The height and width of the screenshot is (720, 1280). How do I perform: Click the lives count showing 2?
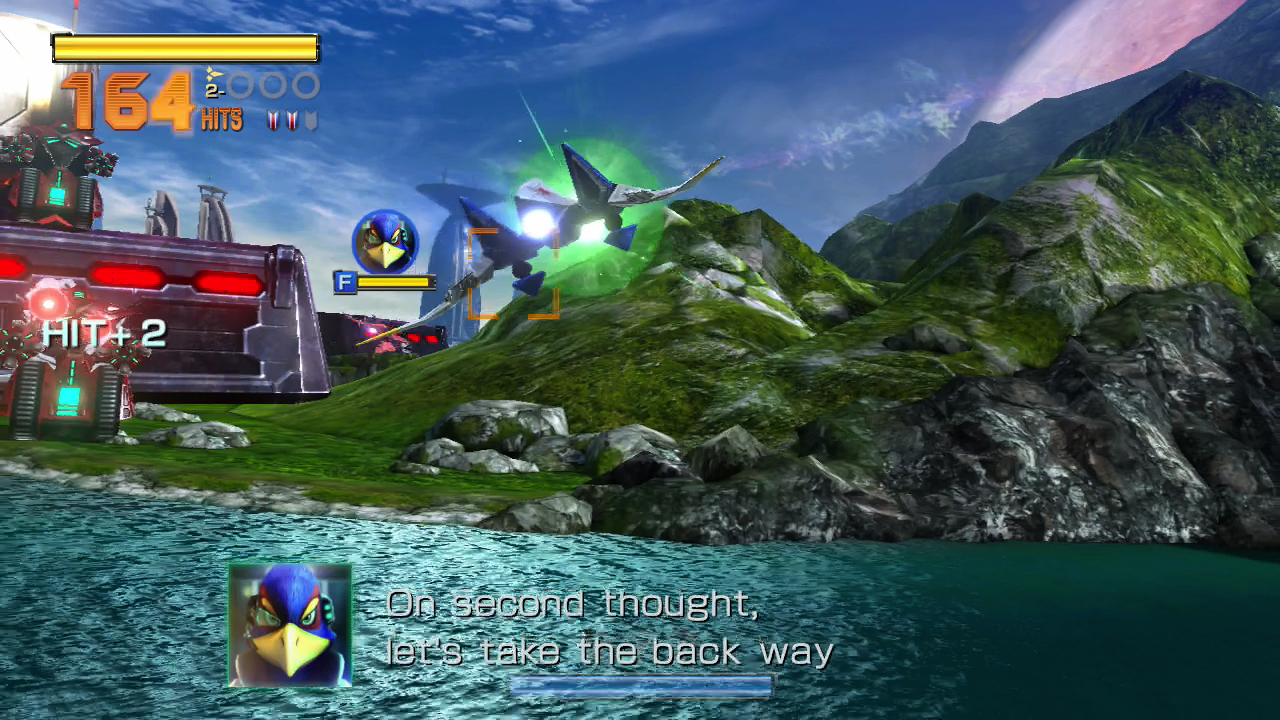coord(210,90)
